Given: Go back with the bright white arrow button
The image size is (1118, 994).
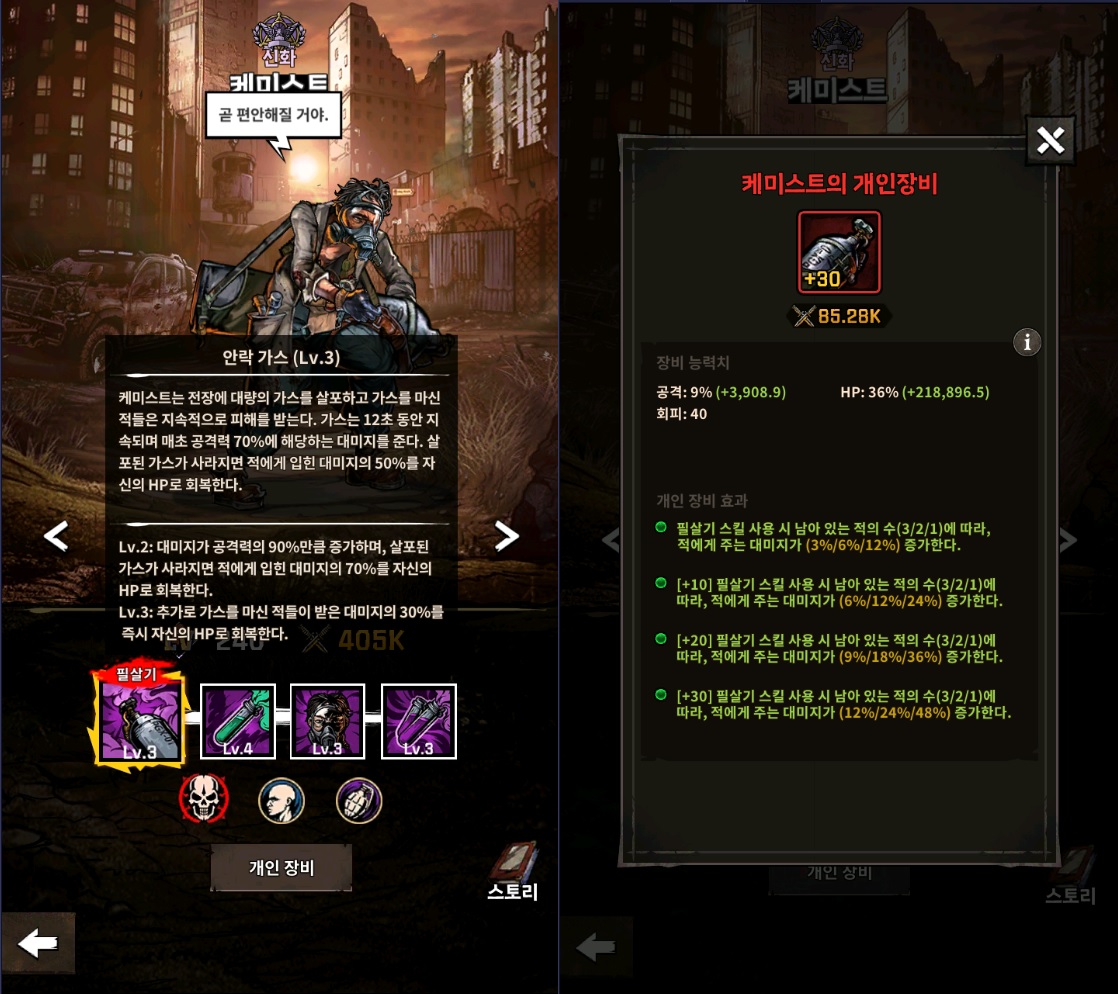Looking at the screenshot, I should click(38, 943).
